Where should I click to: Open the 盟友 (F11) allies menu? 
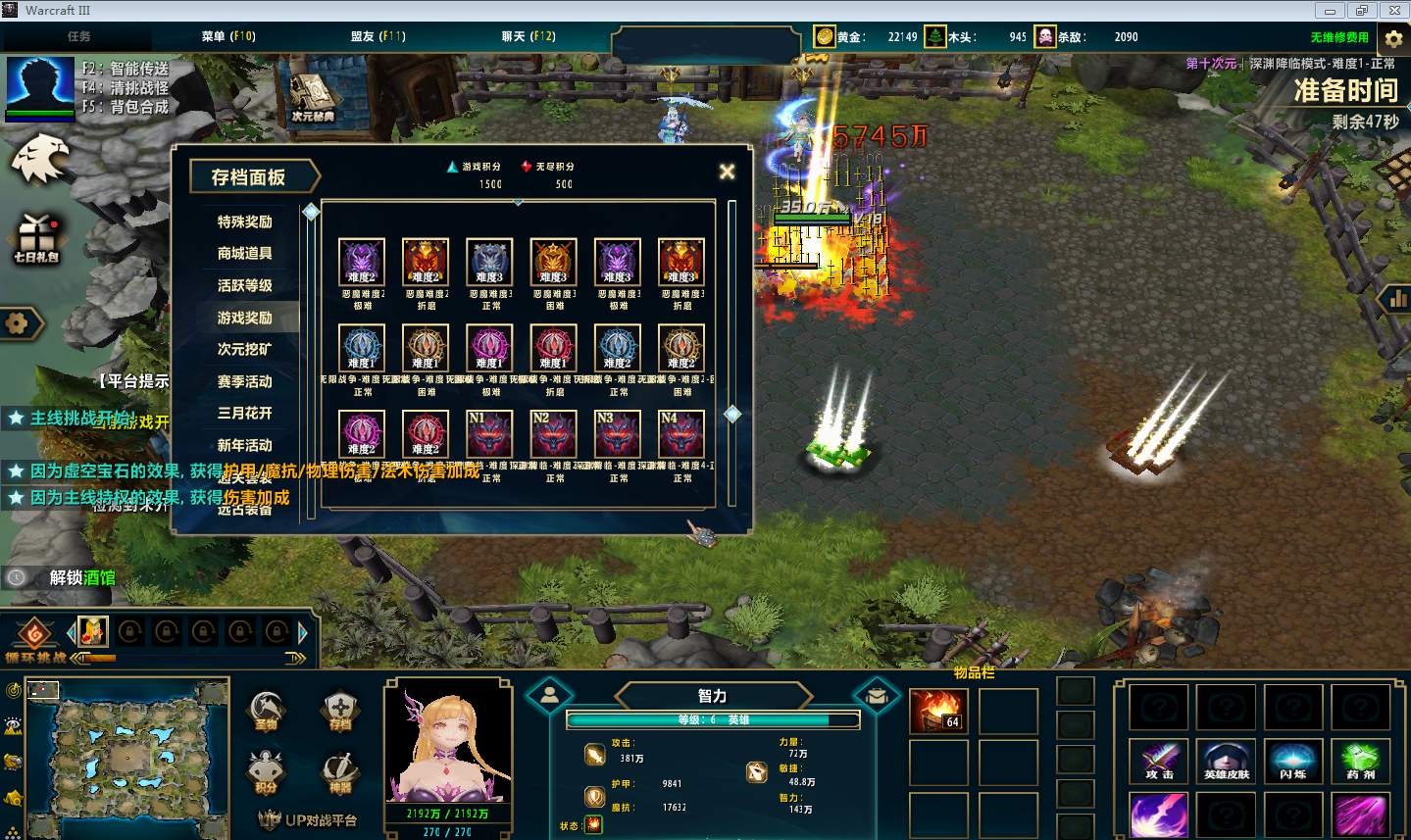pyautogui.click(x=378, y=36)
